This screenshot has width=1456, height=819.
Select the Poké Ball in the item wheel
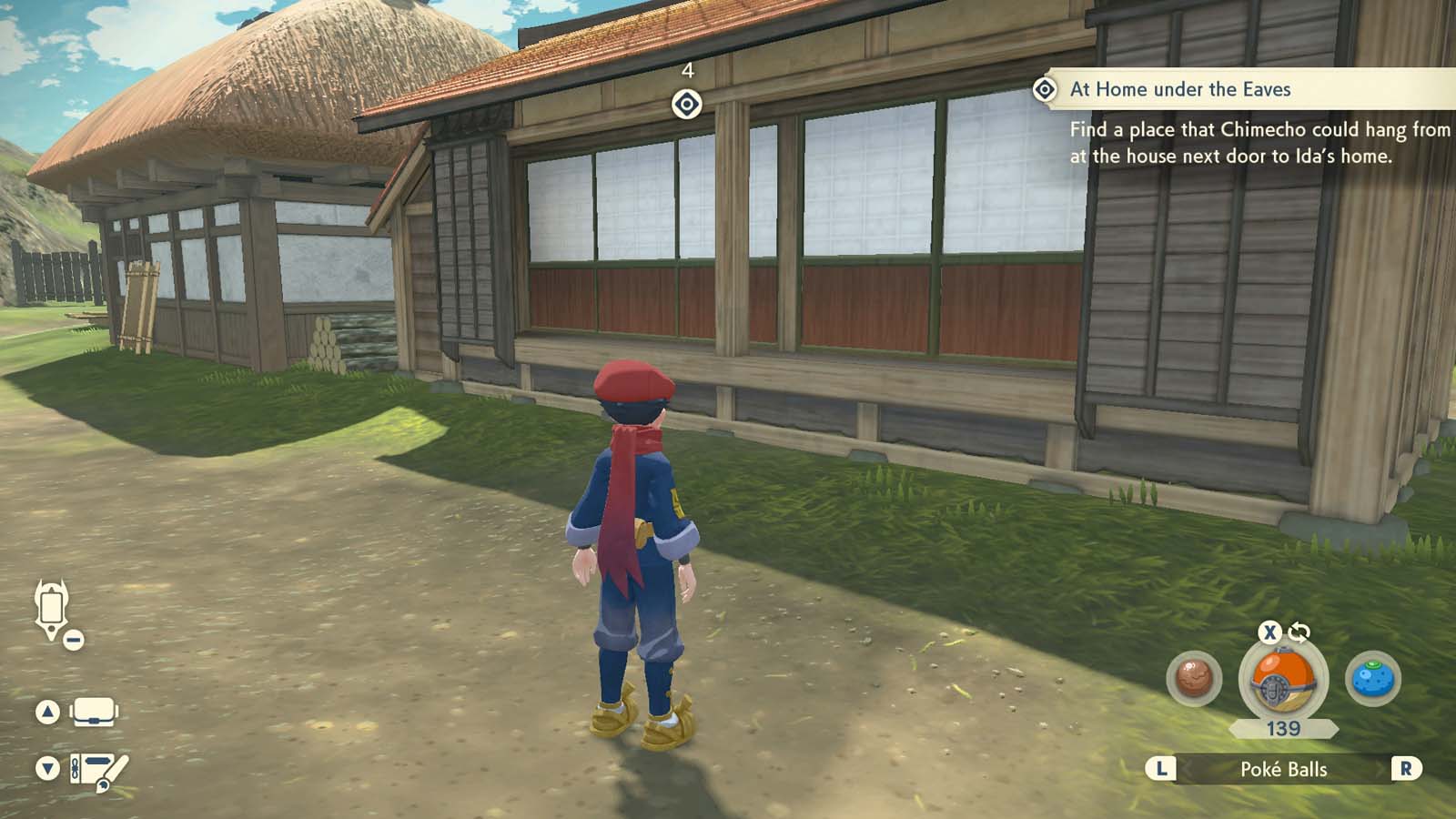click(x=1282, y=678)
